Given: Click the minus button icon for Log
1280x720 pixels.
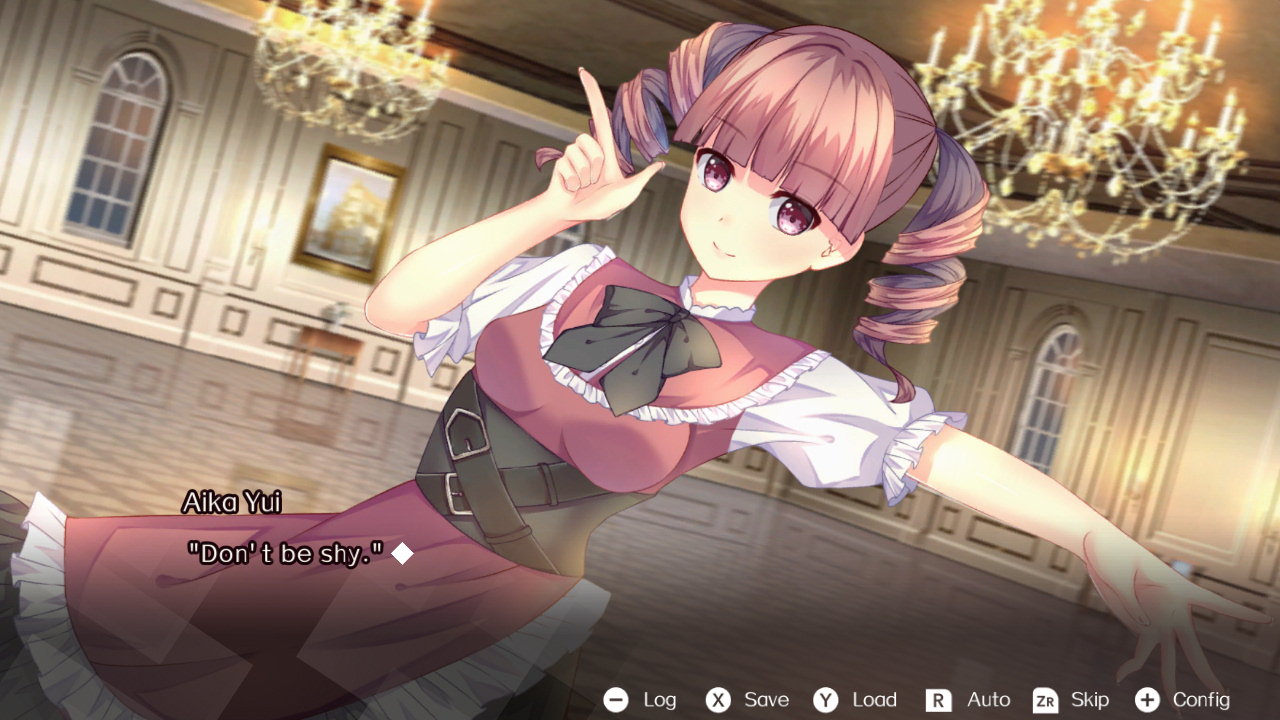Looking at the screenshot, I should [617, 700].
